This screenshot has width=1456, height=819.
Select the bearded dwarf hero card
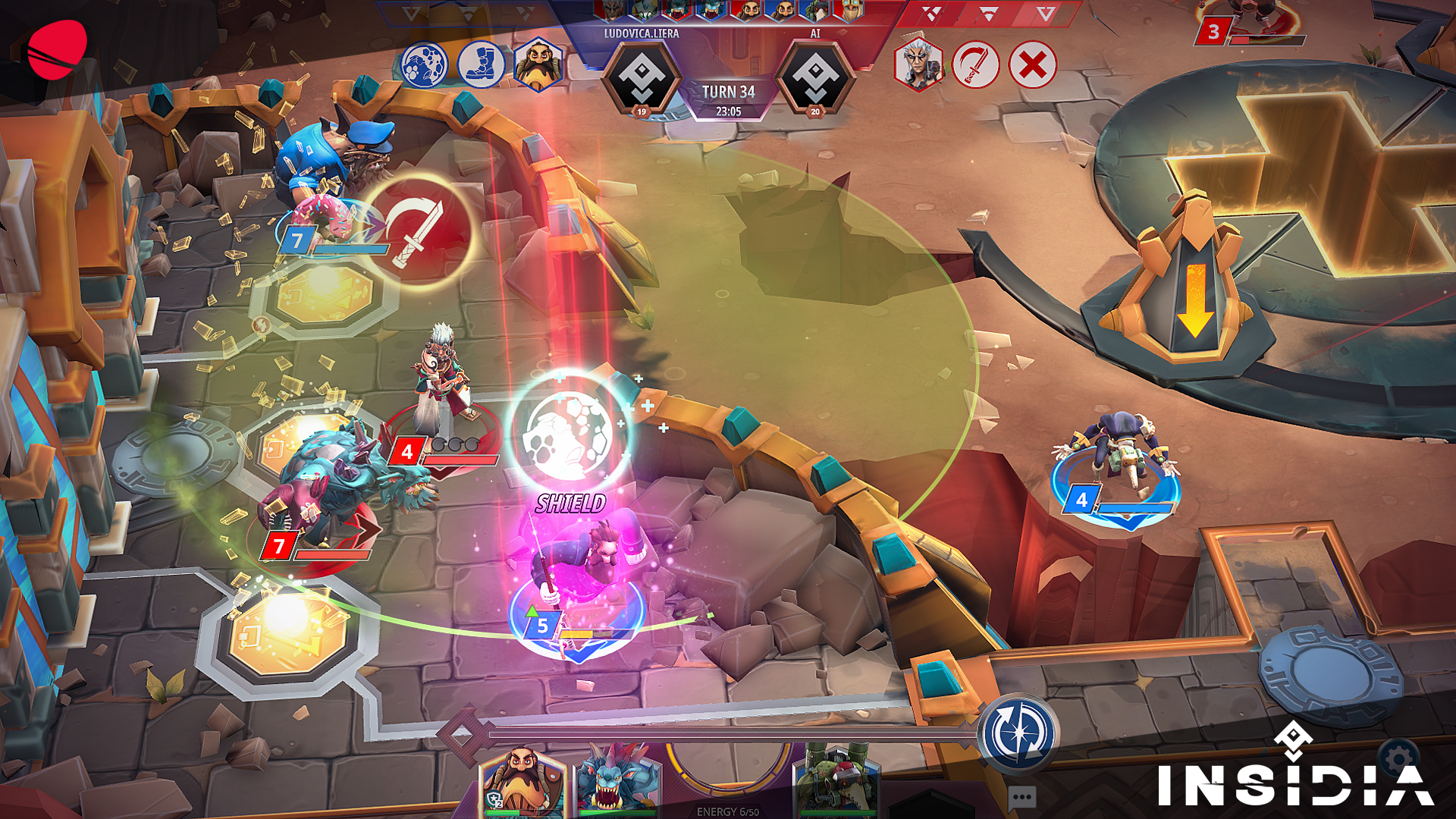click(522, 781)
